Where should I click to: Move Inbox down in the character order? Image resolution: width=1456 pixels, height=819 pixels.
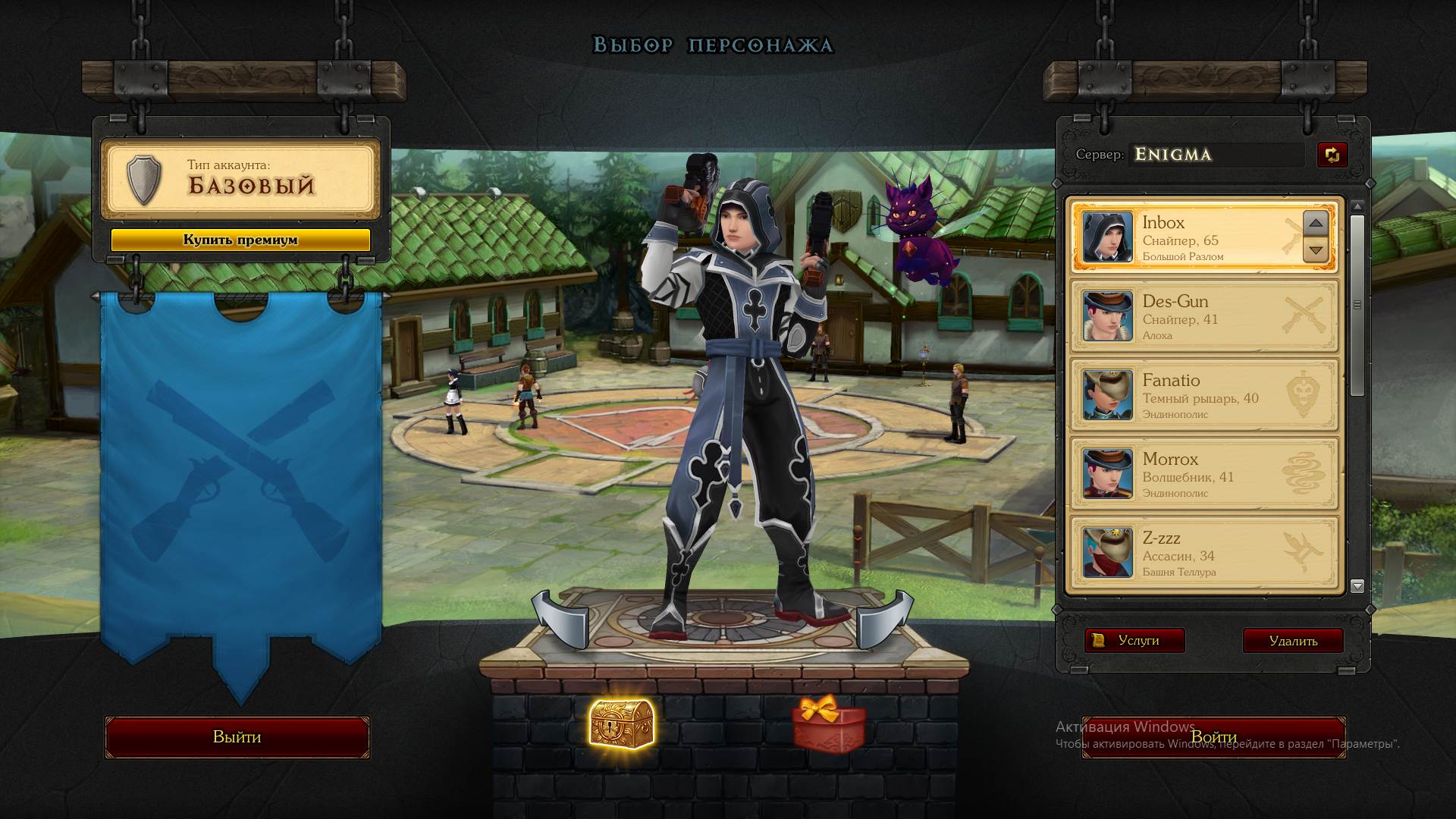pos(1316,250)
